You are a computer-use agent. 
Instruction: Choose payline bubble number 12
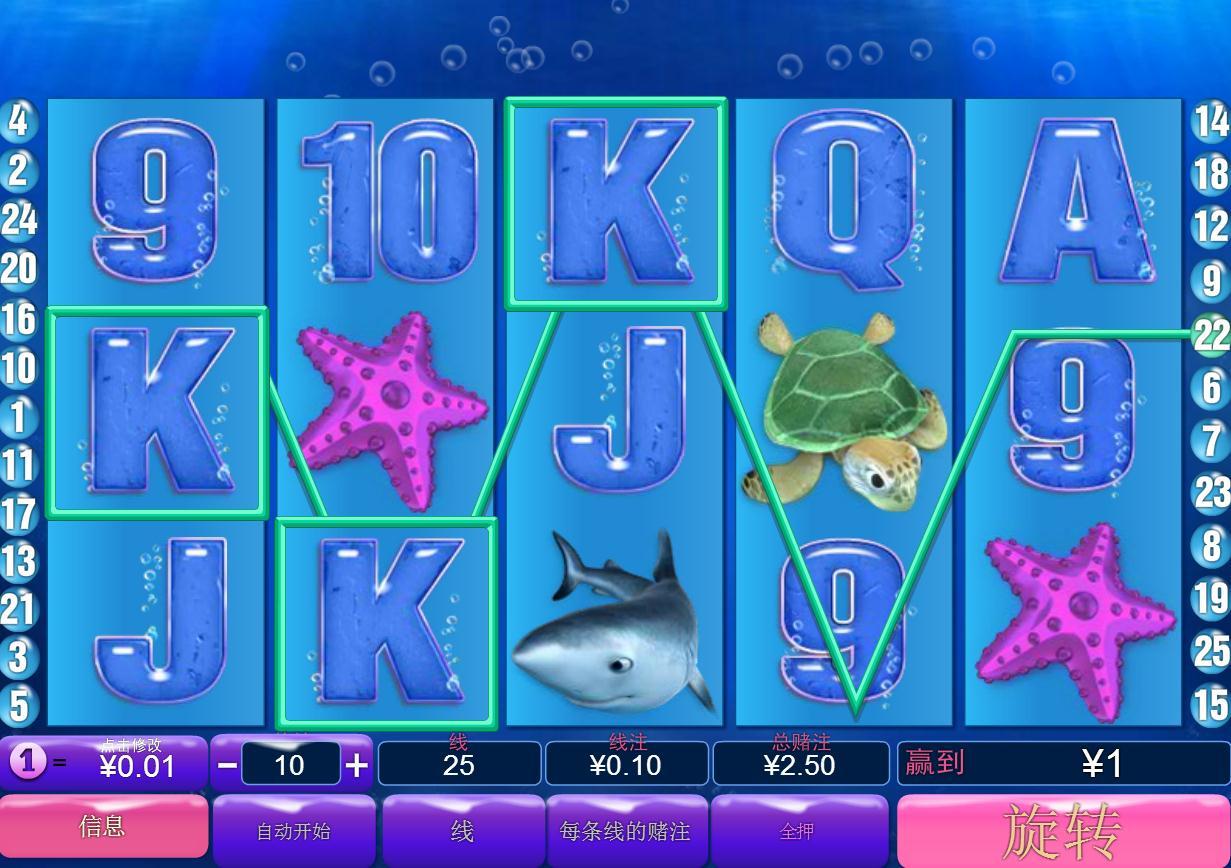point(1211,226)
